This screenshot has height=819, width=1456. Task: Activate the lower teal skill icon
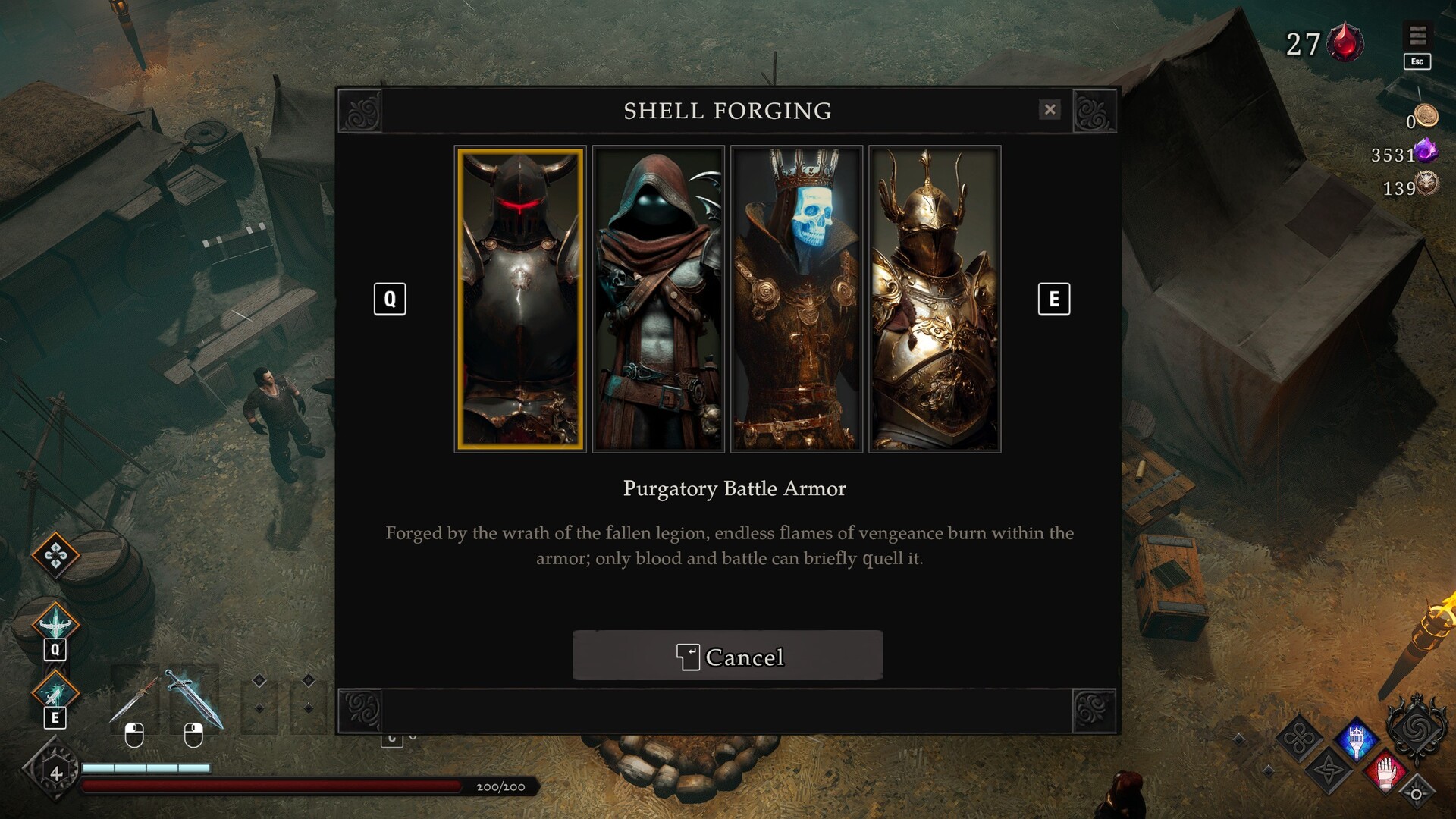pos(55,692)
